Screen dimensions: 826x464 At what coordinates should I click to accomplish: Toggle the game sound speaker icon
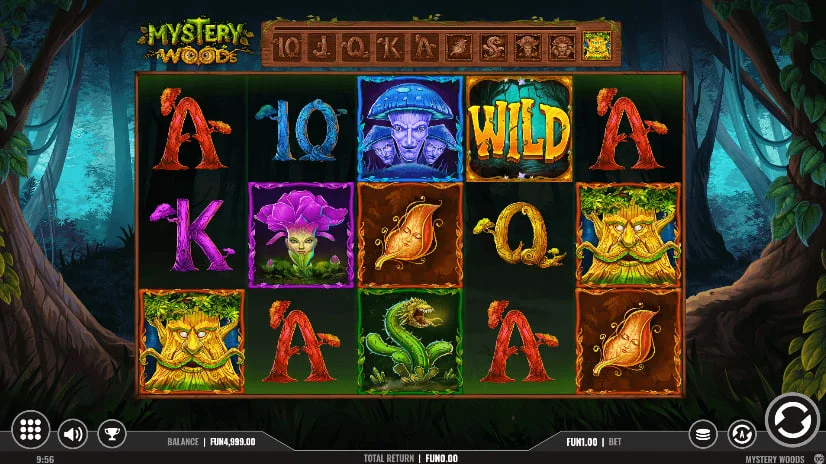coord(72,433)
